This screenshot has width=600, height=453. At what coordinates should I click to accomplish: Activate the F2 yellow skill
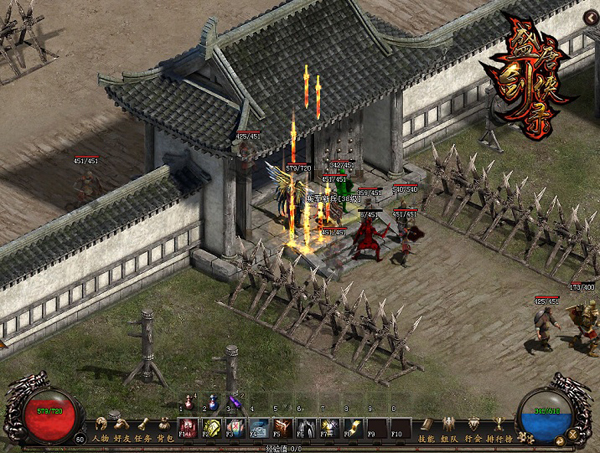point(212,428)
